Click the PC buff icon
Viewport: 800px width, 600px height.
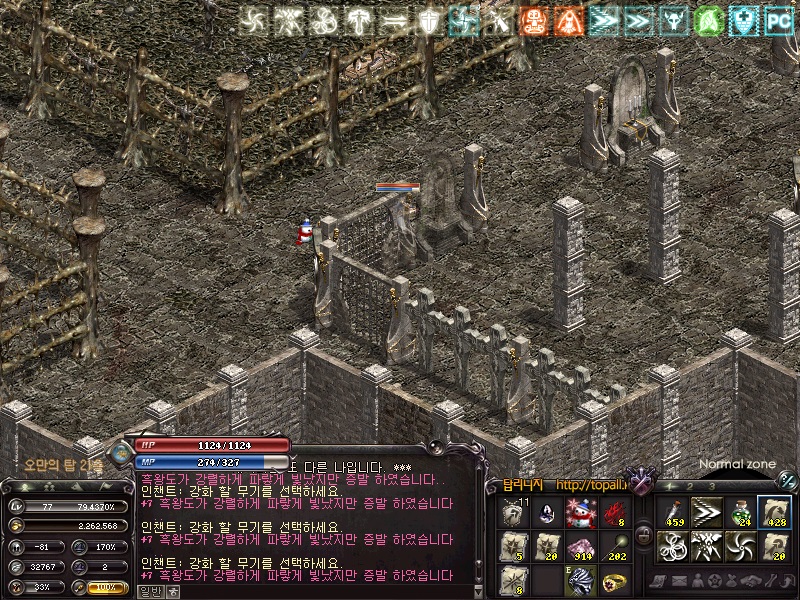pos(779,19)
